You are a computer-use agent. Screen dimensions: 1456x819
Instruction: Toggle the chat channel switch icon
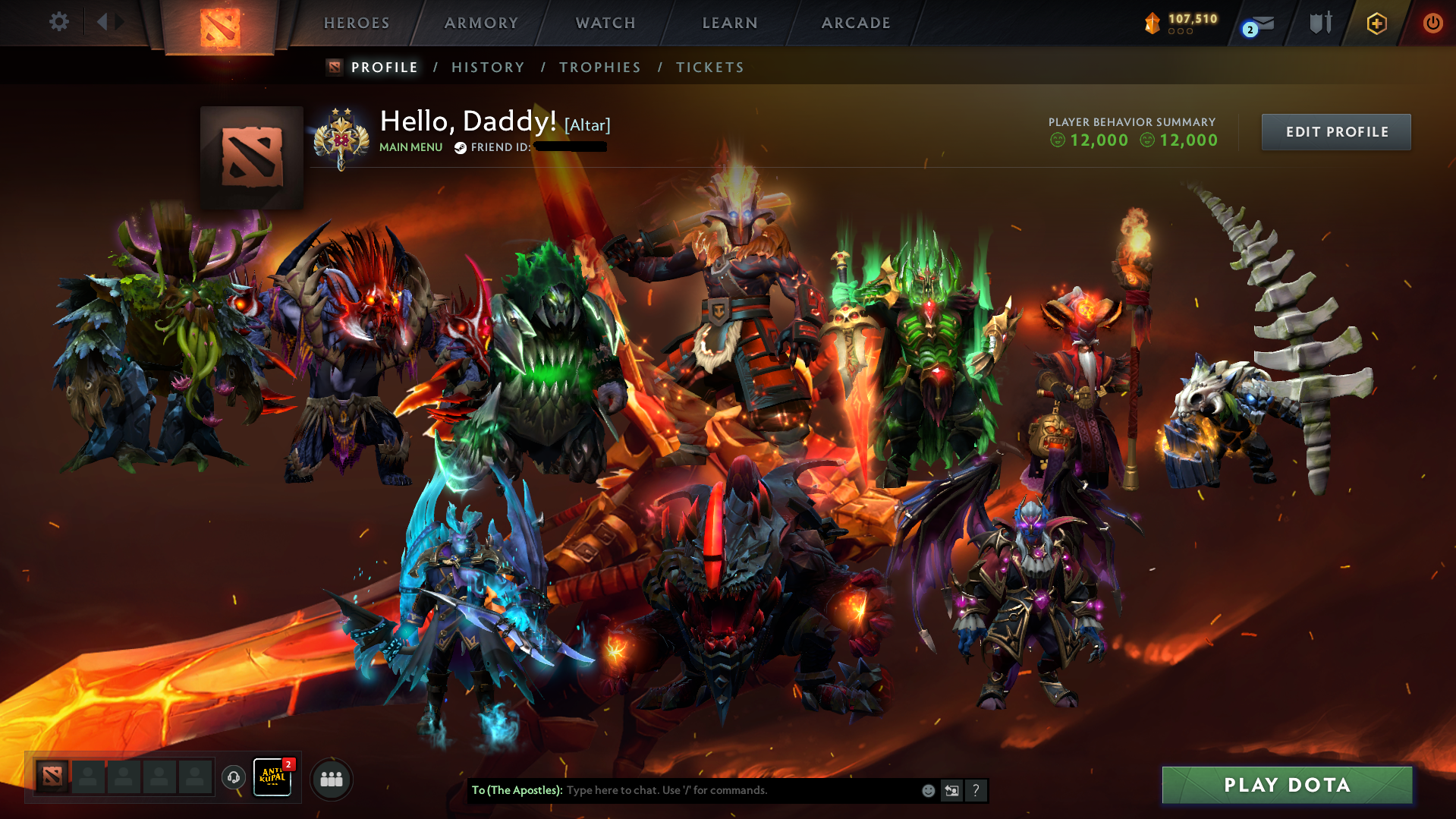[x=951, y=790]
